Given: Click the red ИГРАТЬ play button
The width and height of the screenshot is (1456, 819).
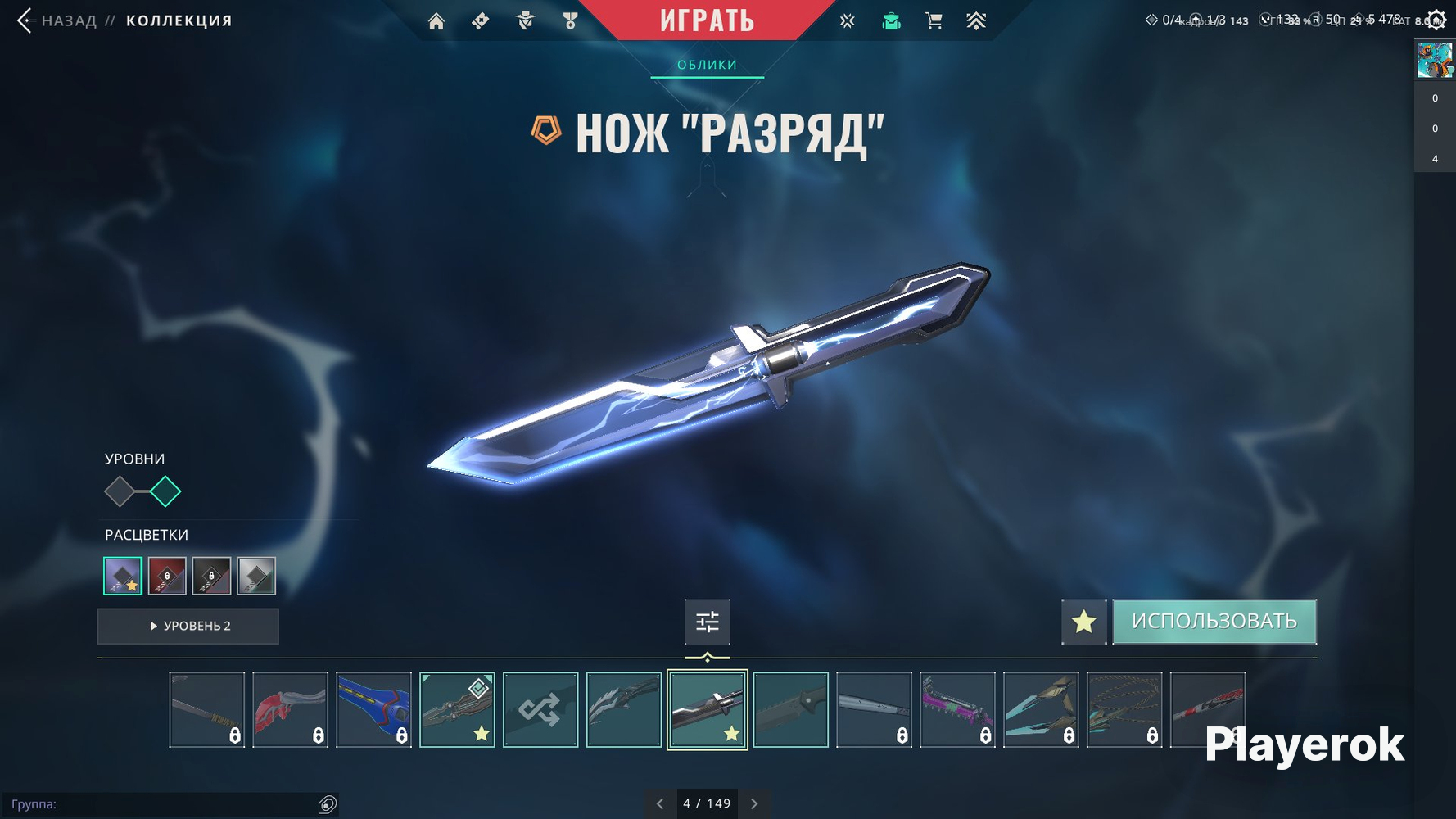Looking at the screenshot, I should [x=707, y=20].
